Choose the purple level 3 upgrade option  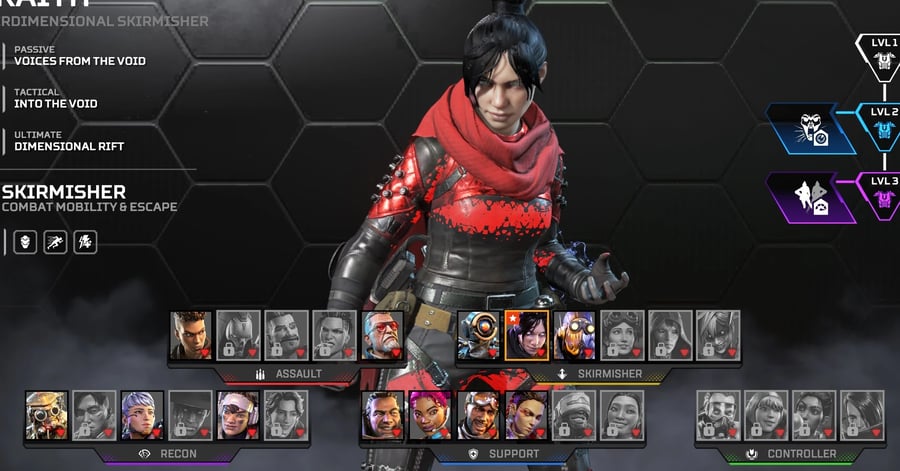[811, 195]
